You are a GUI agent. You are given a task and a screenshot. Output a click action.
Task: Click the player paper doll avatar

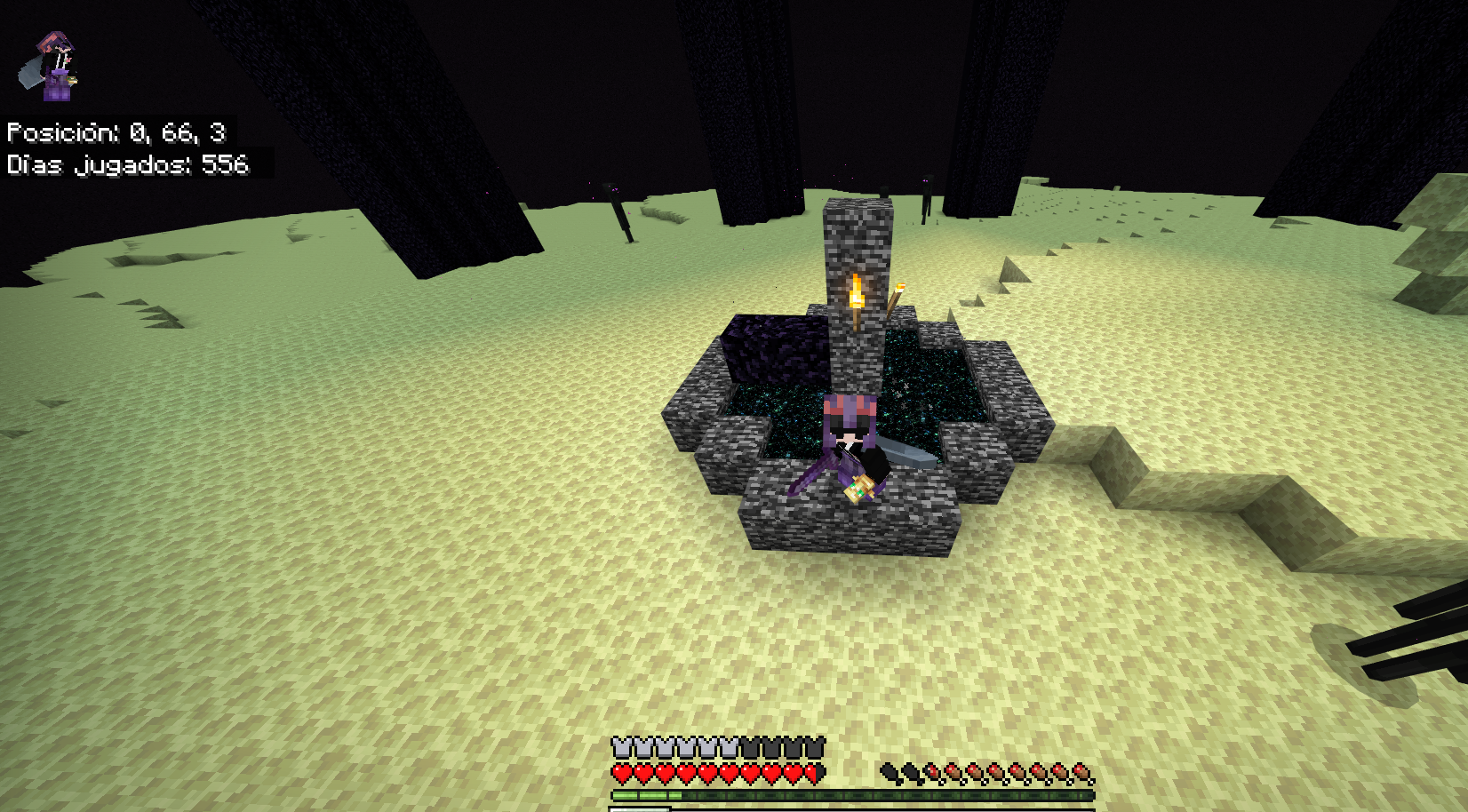[x=52, y=66]
